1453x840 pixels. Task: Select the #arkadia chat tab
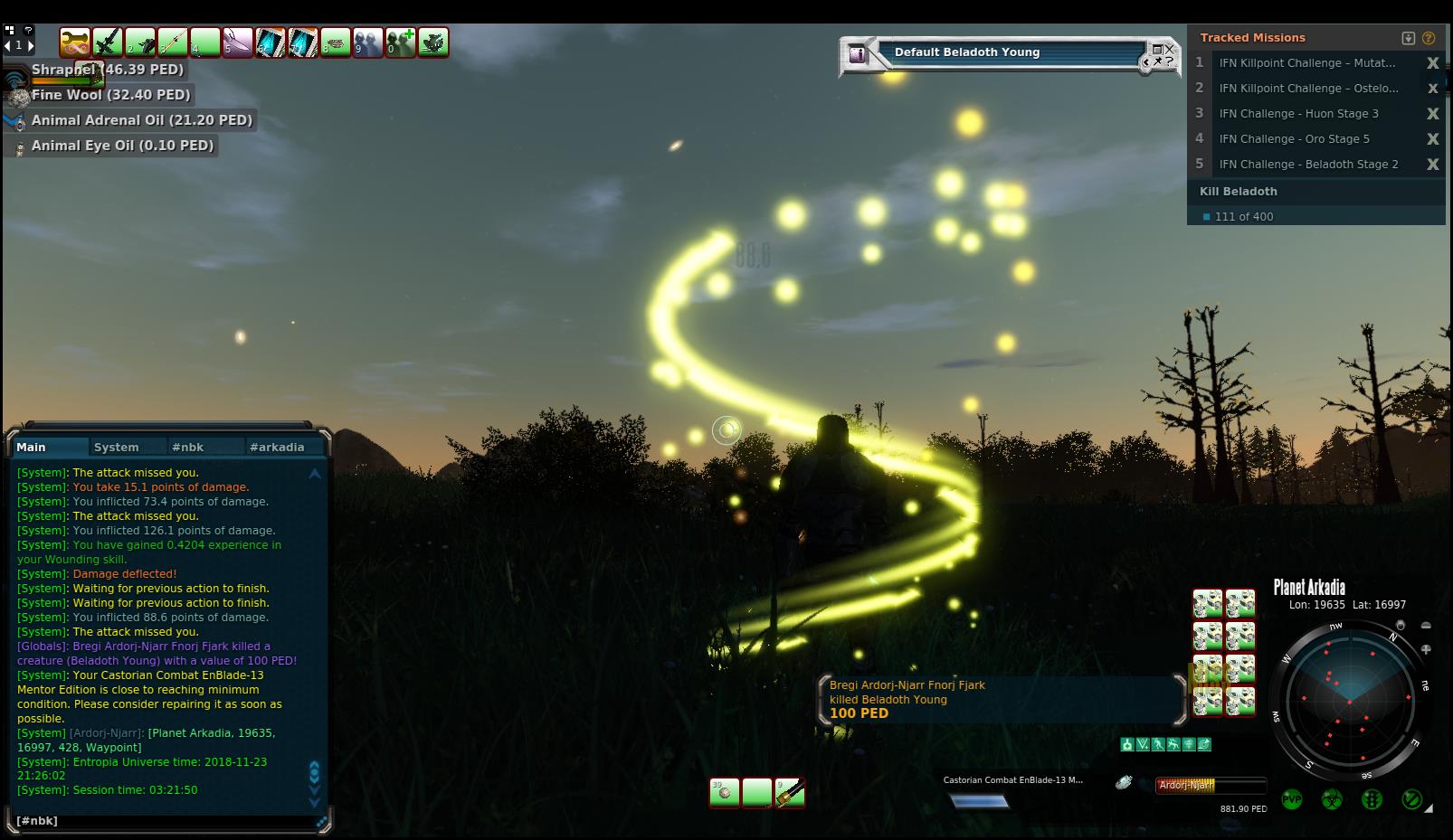point(277,447)
